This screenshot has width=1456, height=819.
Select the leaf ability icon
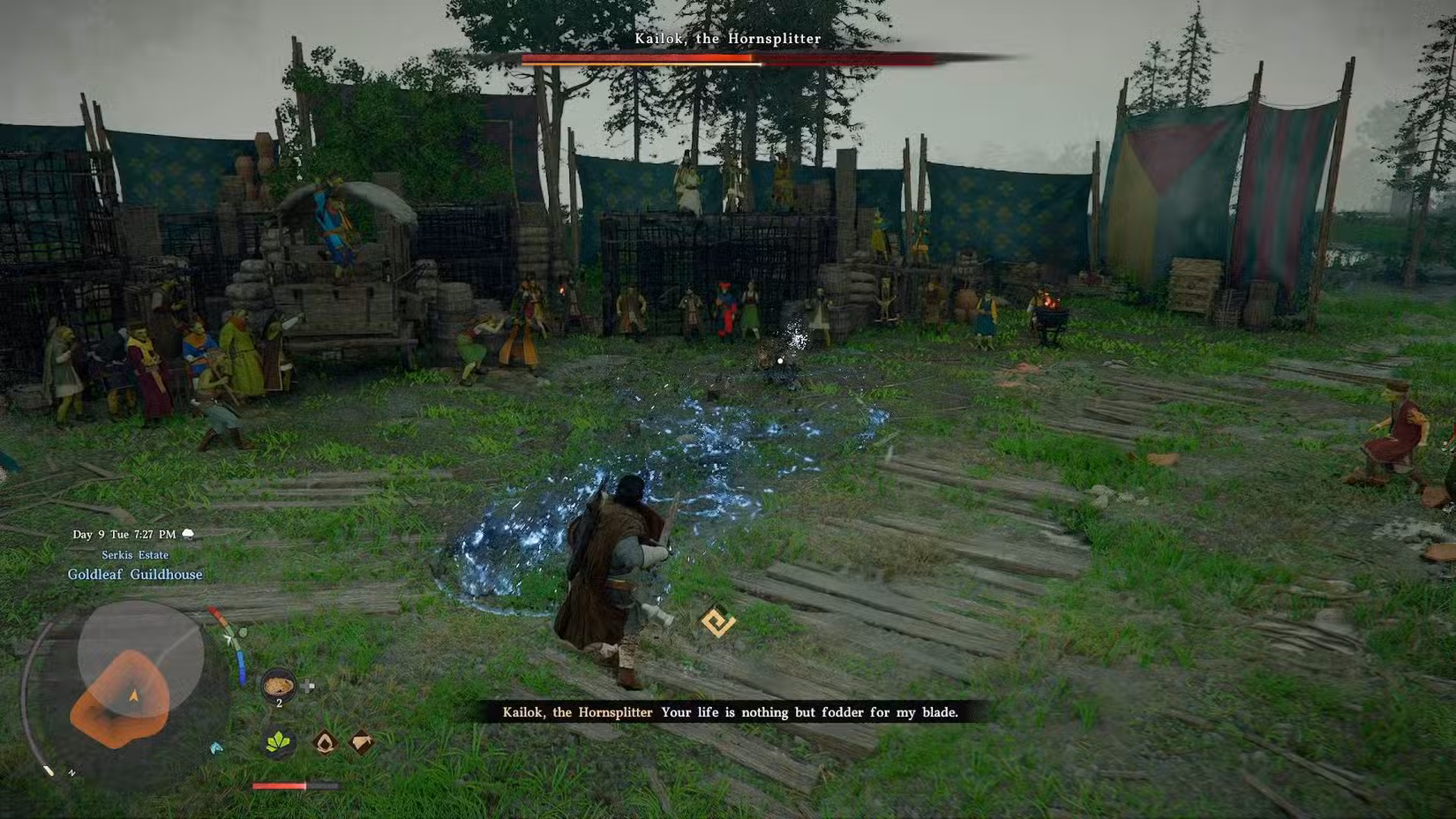pyautogui.click(x=278, y=744)
